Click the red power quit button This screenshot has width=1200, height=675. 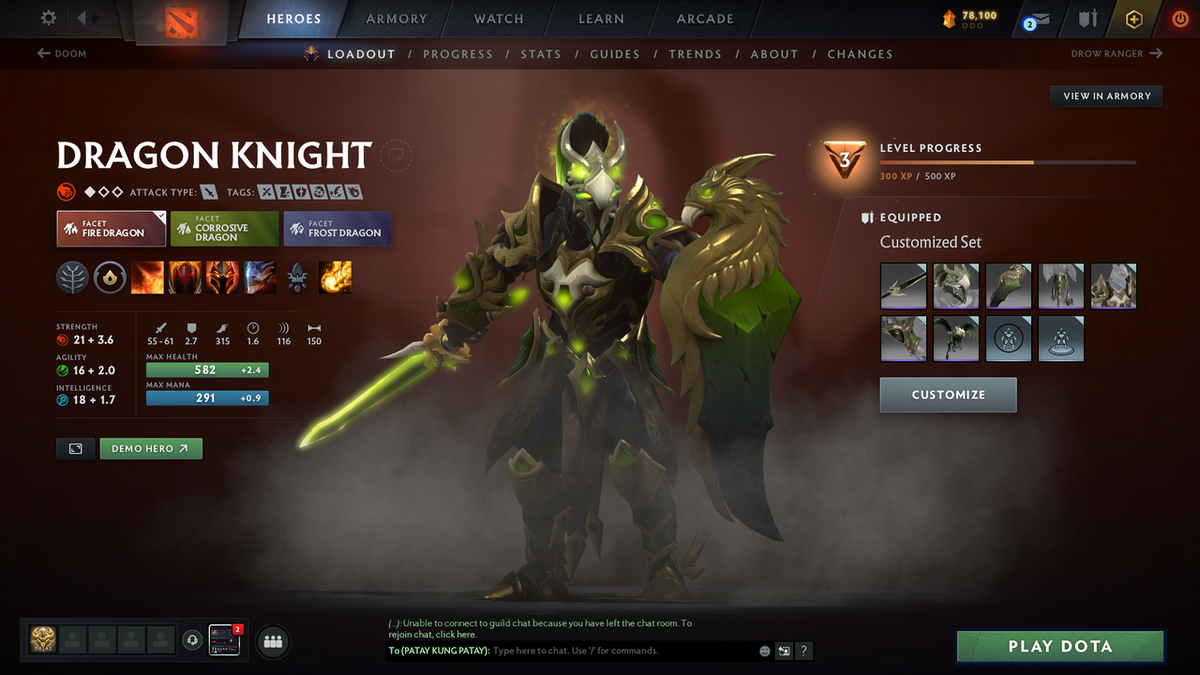coord(1180,19)
